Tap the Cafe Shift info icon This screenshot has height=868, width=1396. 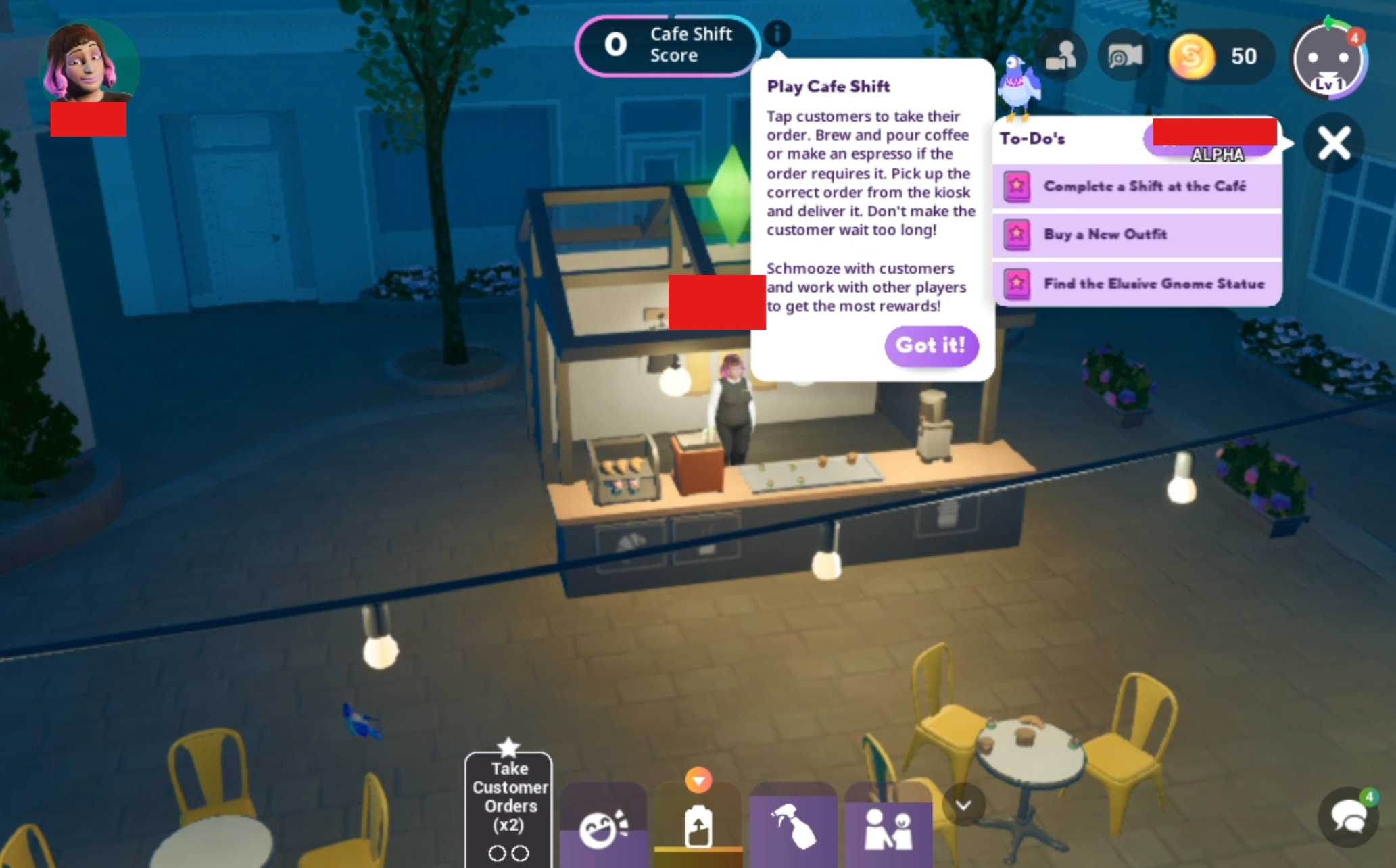(x=777, y=33)
